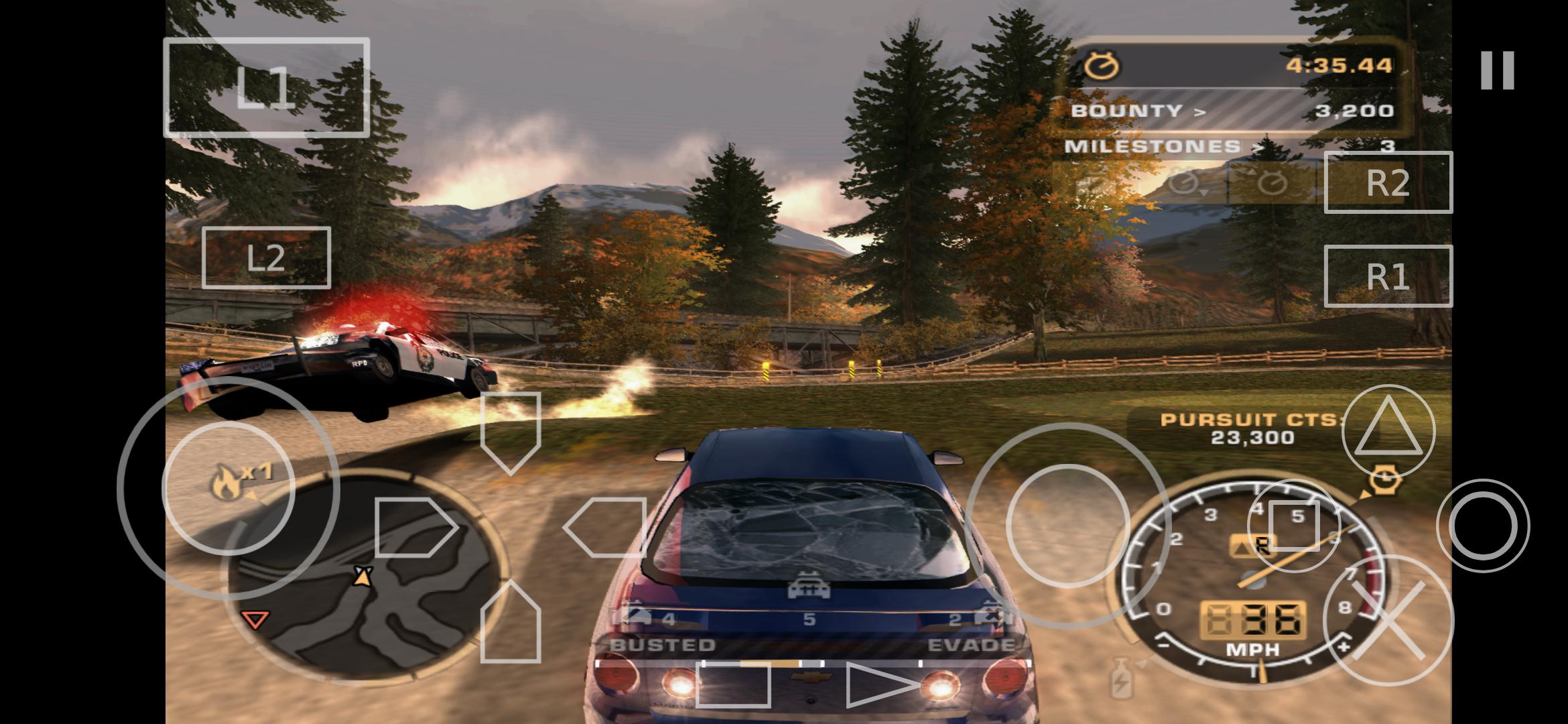This screenshot has height=724, width=1568.
Task: Tap the L1 shoulder button
Action: tap(266, 87)
